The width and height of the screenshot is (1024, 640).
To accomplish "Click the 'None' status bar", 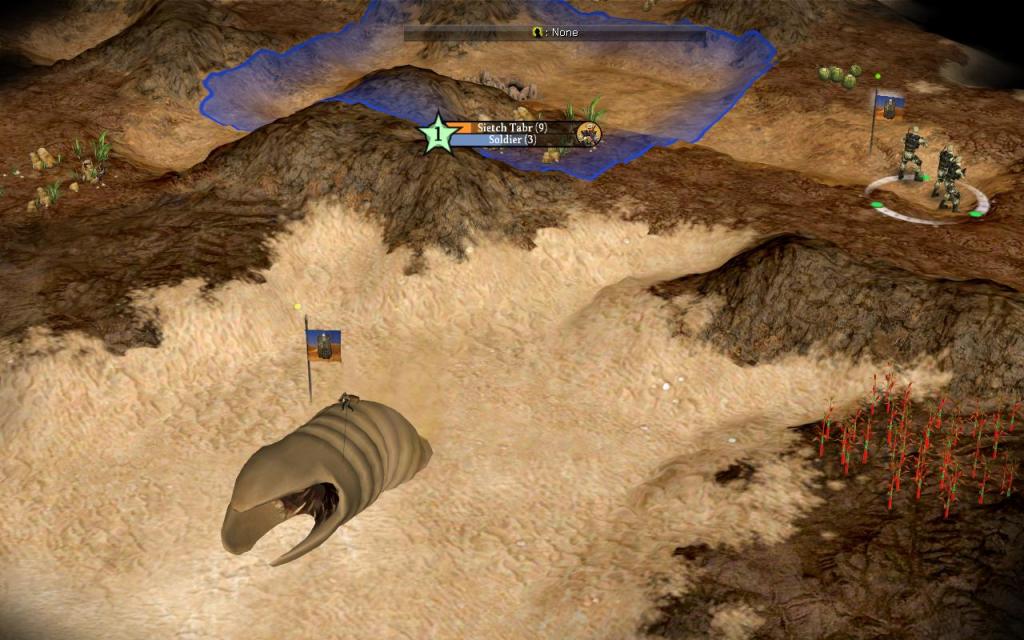I will pyautogui.click(x=554, y=33).
